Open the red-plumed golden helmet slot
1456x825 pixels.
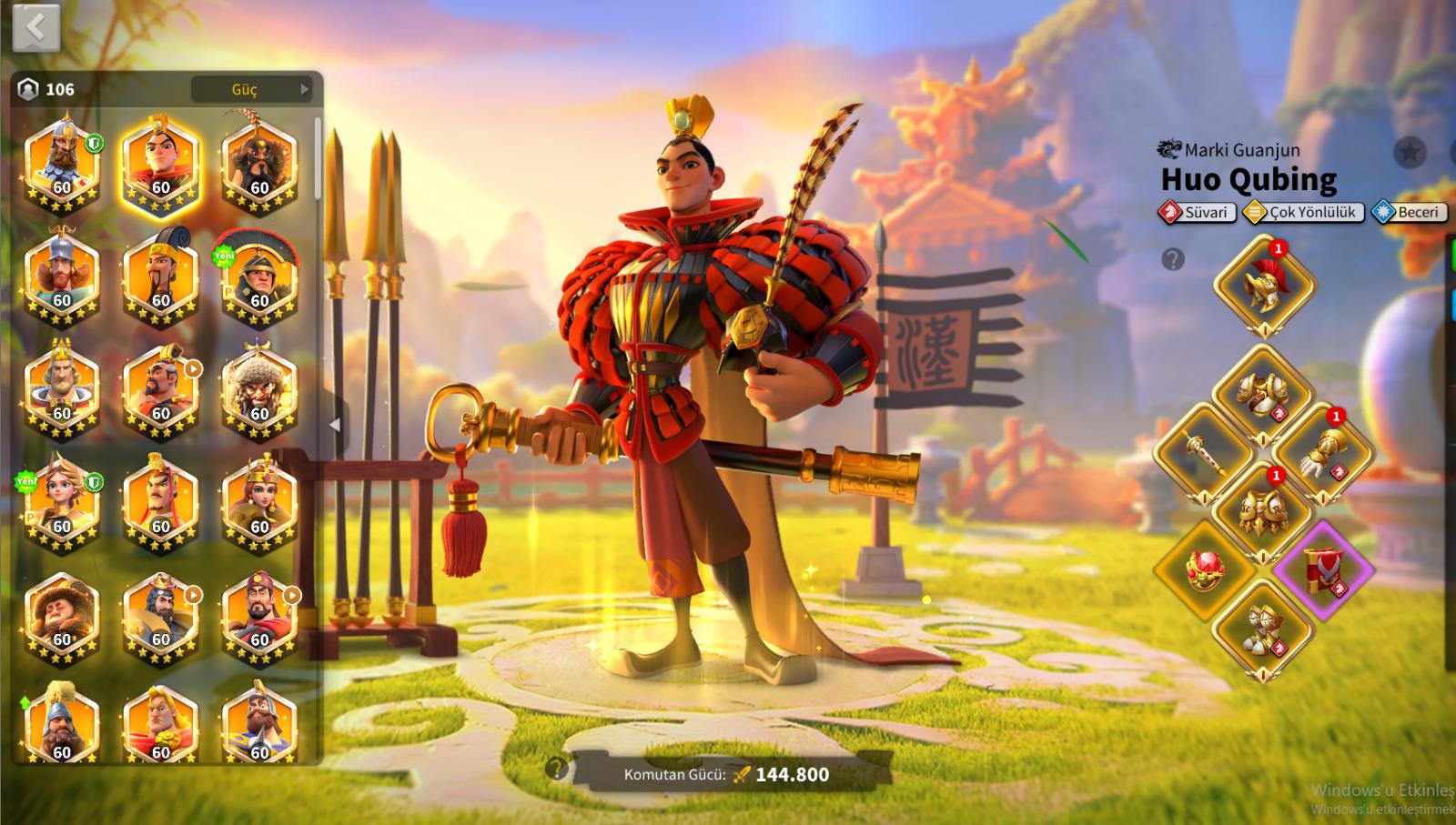tap(1262, 285)
